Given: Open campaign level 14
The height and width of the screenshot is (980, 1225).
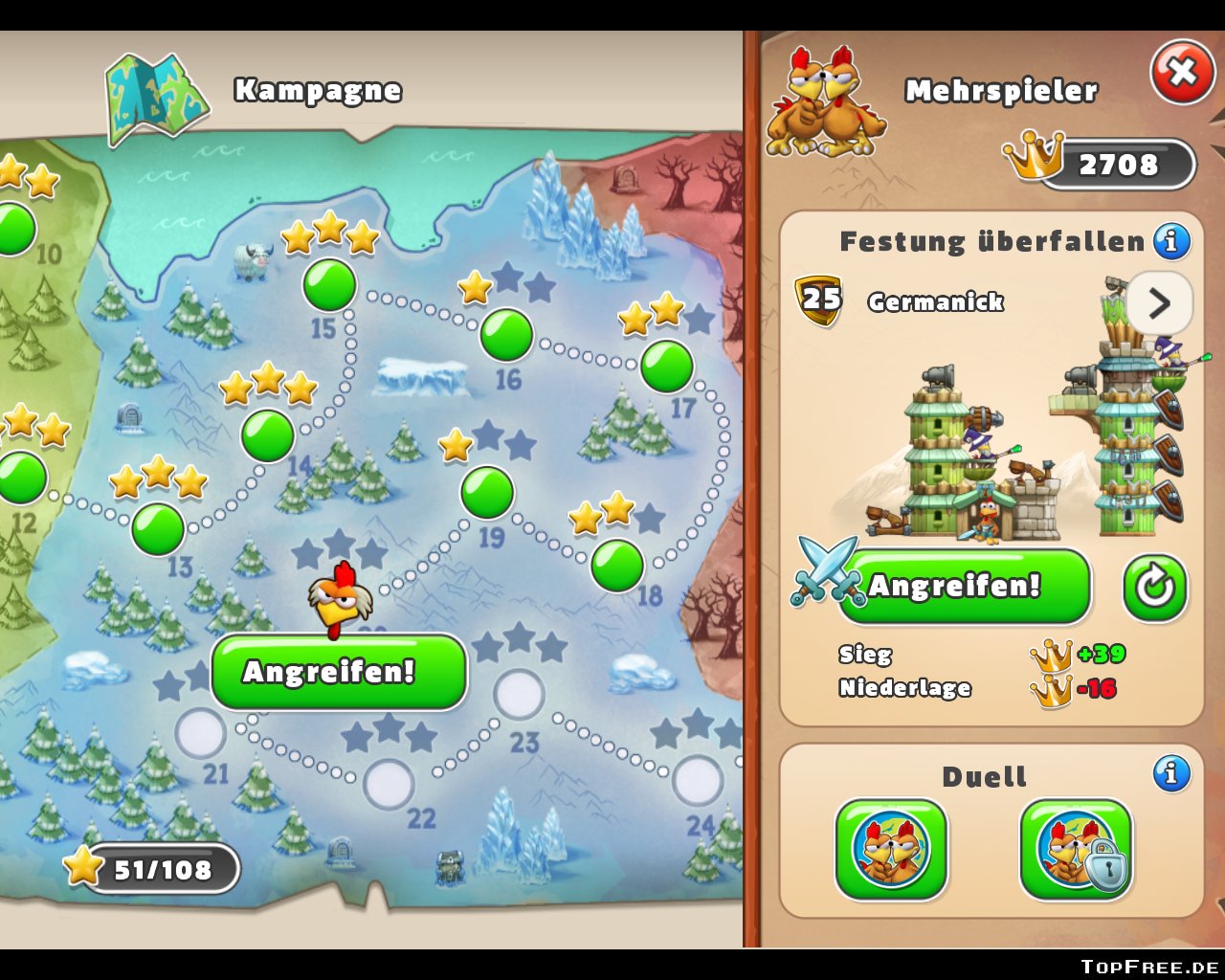Looking at the screenshot, I should [268, 435].
